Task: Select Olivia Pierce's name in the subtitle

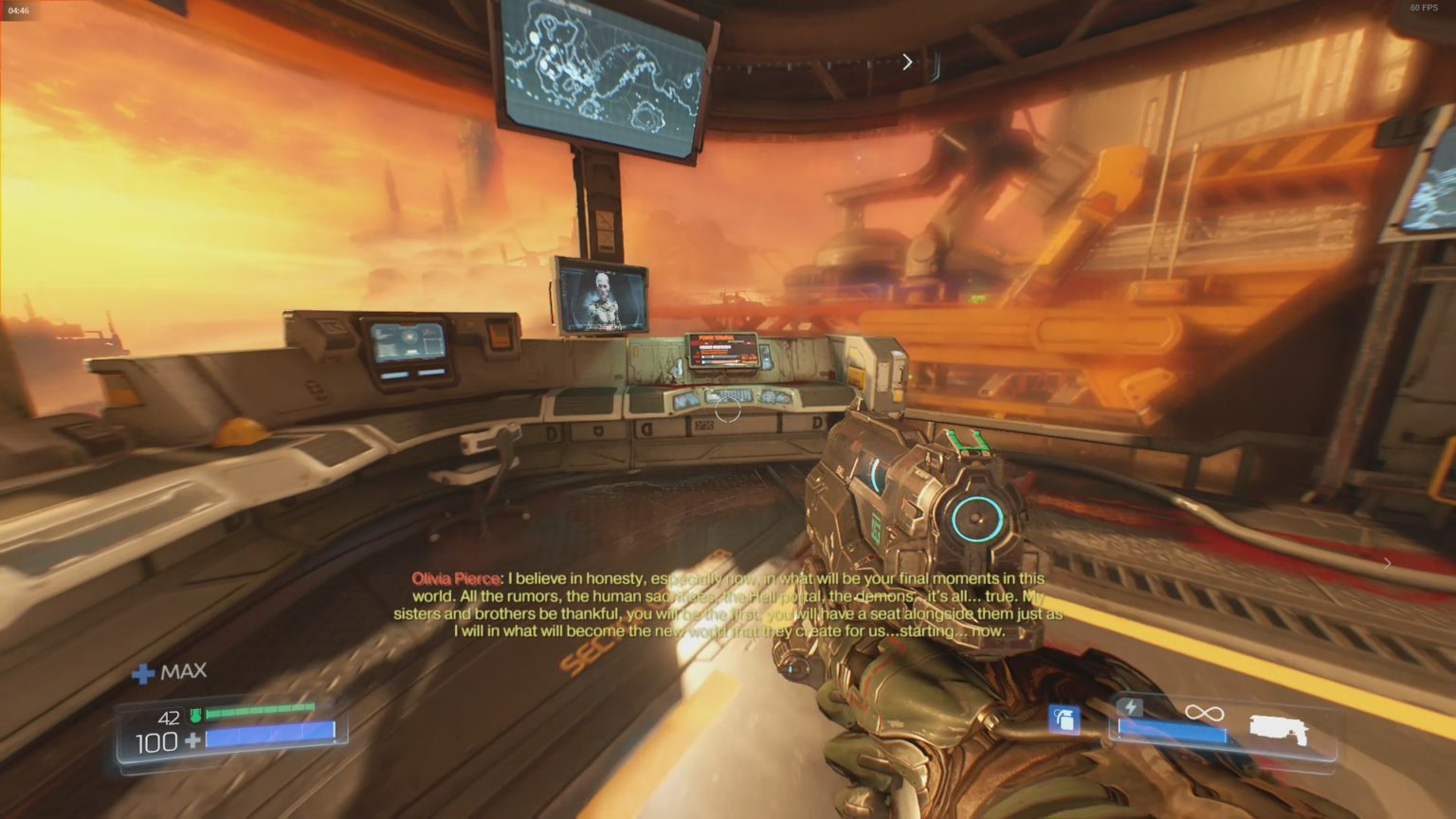Action: tap(454, 577)
